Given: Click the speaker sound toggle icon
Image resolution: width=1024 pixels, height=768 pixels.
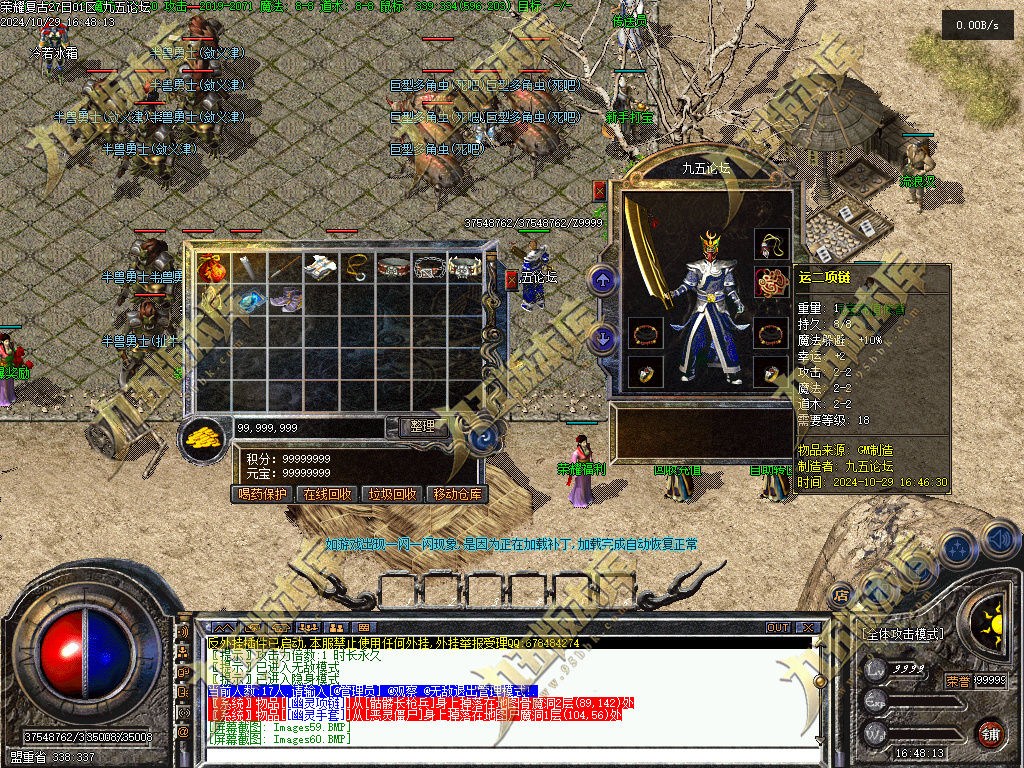Looking at the screenshot, I should 998,540.
